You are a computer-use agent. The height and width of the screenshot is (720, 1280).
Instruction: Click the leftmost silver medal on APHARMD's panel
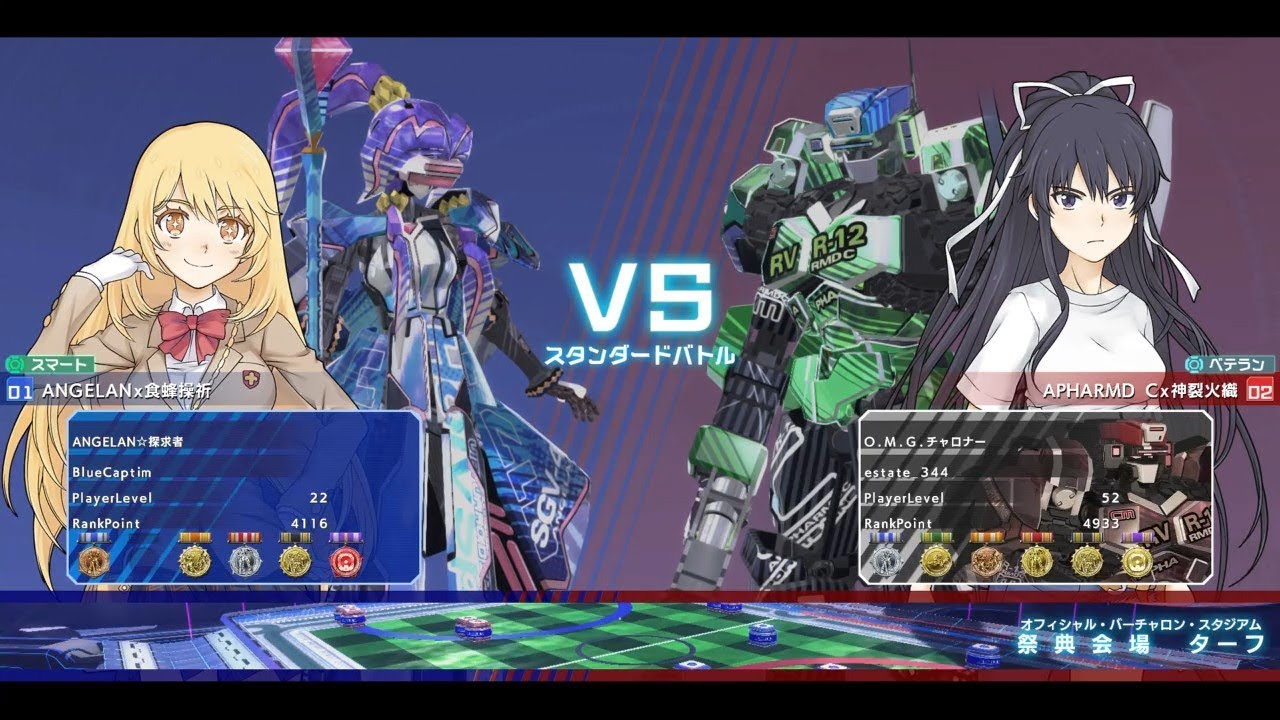pos(885,560)
